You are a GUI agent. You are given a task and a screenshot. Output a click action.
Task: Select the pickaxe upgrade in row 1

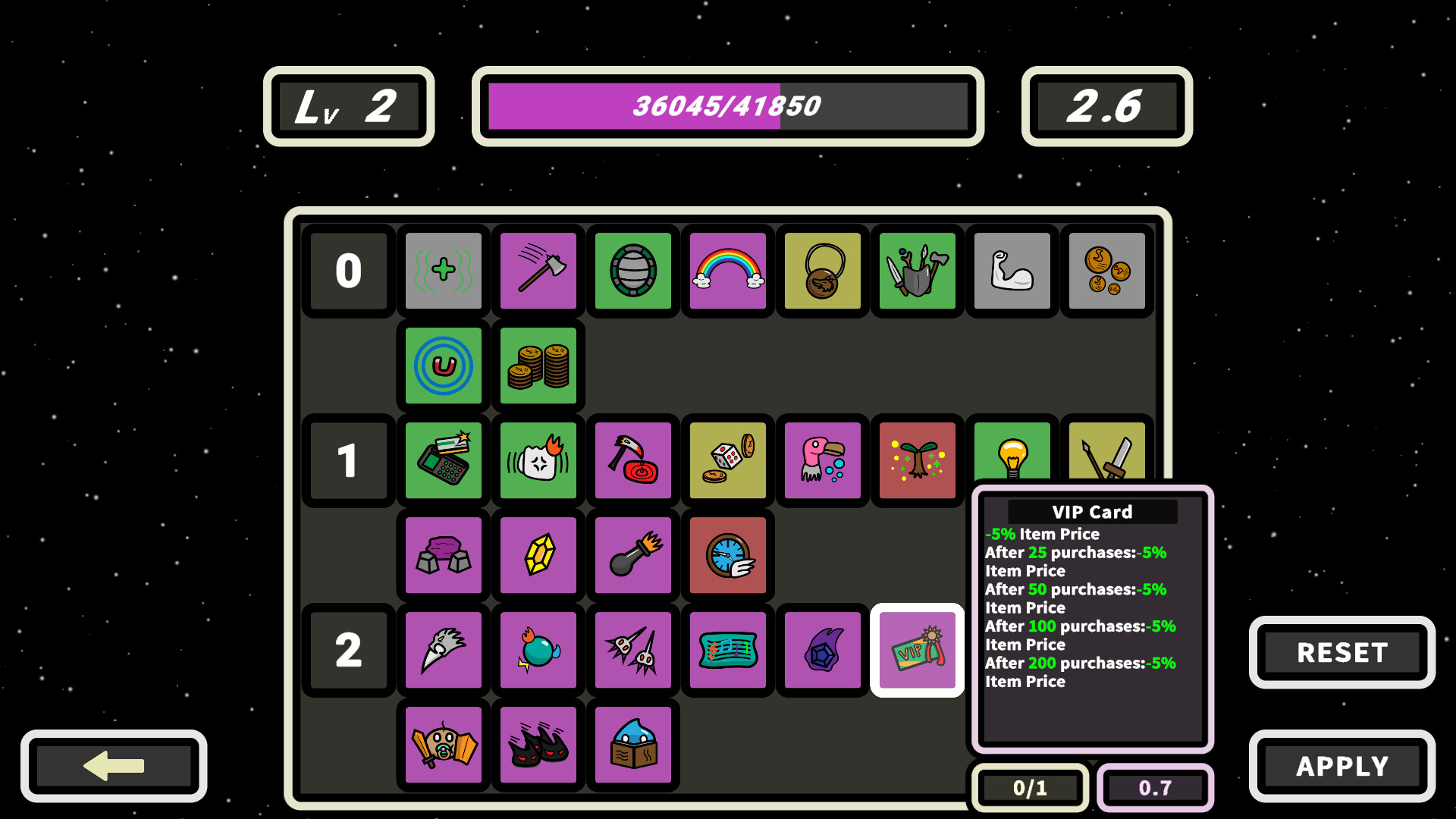pyautogui.click(x=632, y=460)
